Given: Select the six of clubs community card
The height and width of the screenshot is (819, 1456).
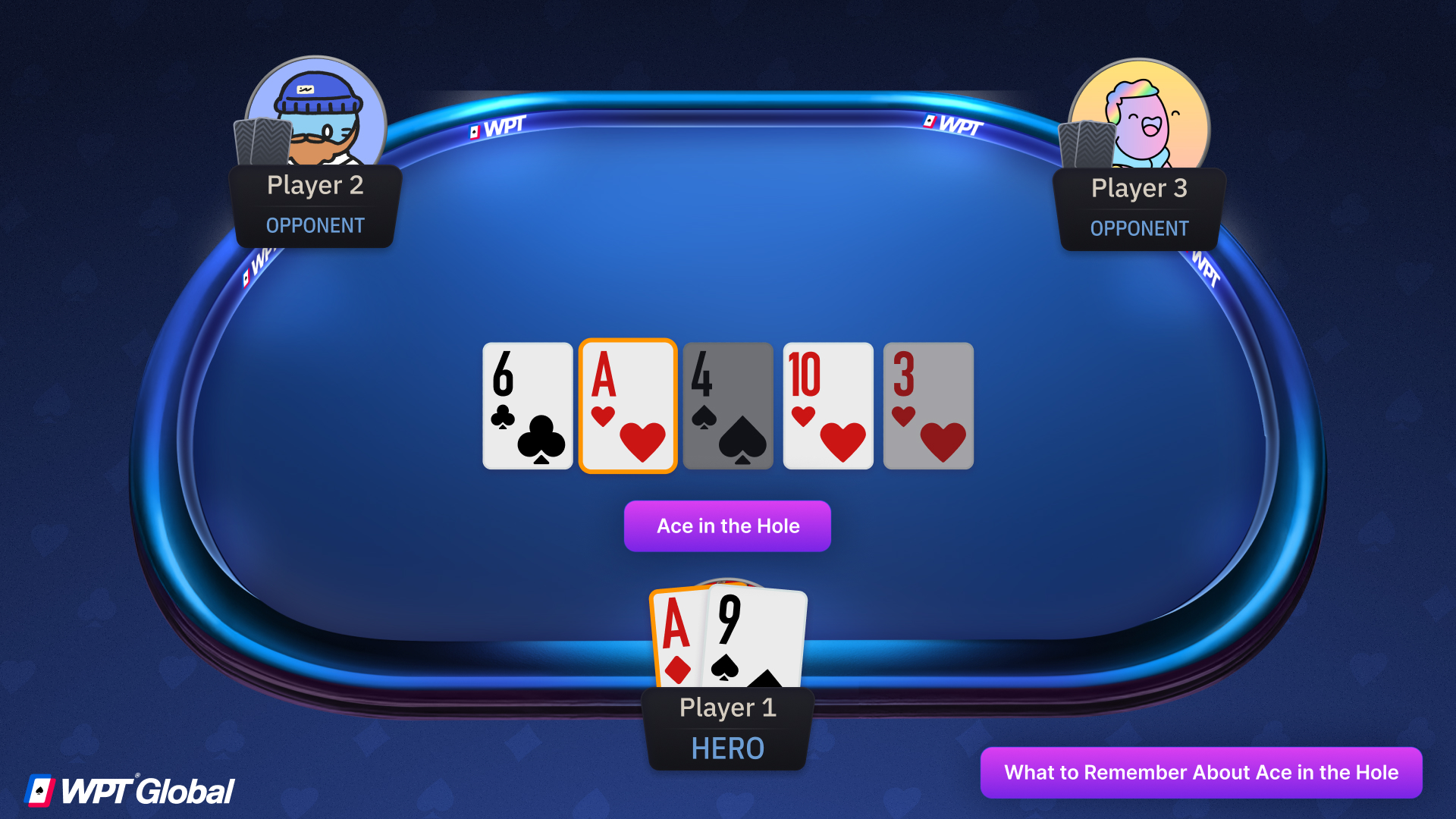Looking at the screenshot, I should [527, 406].
